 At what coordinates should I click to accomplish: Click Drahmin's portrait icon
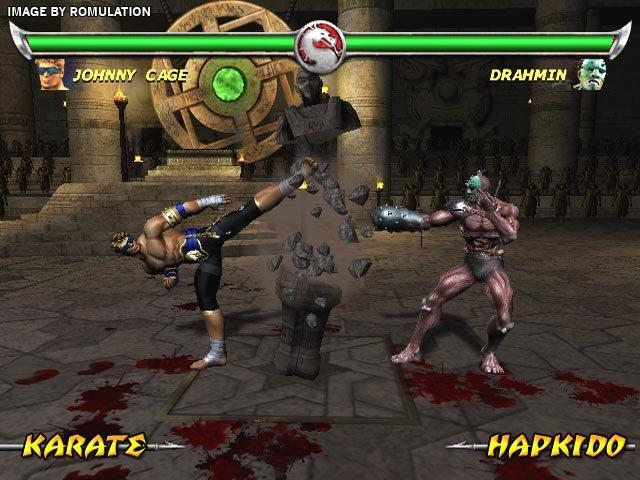click(589, 74)
